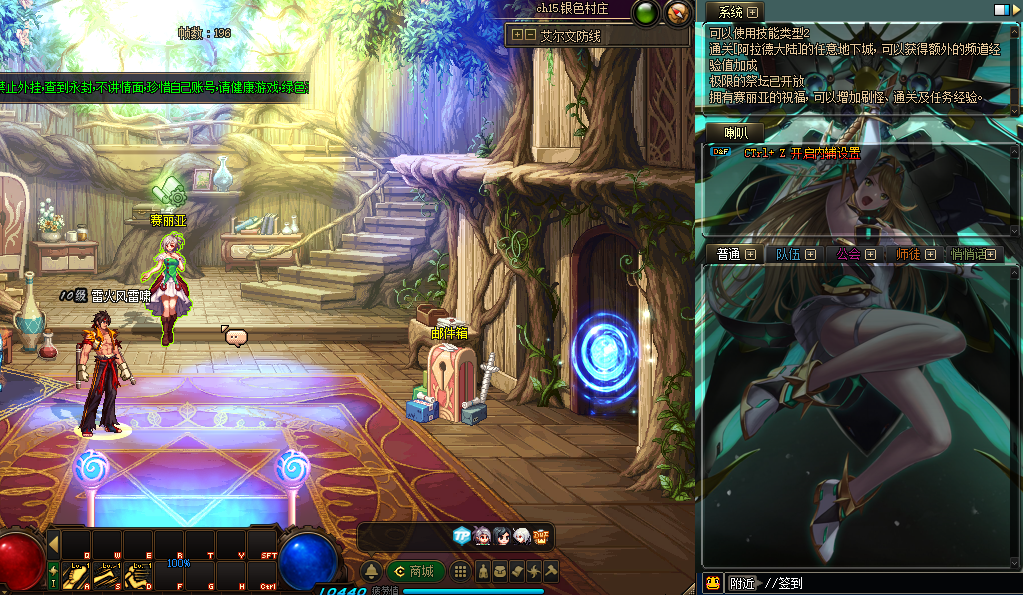Open the 商城 shop button
Image resolution: width=1023 pixels, height=595 pixels.
tap(415, 571)
